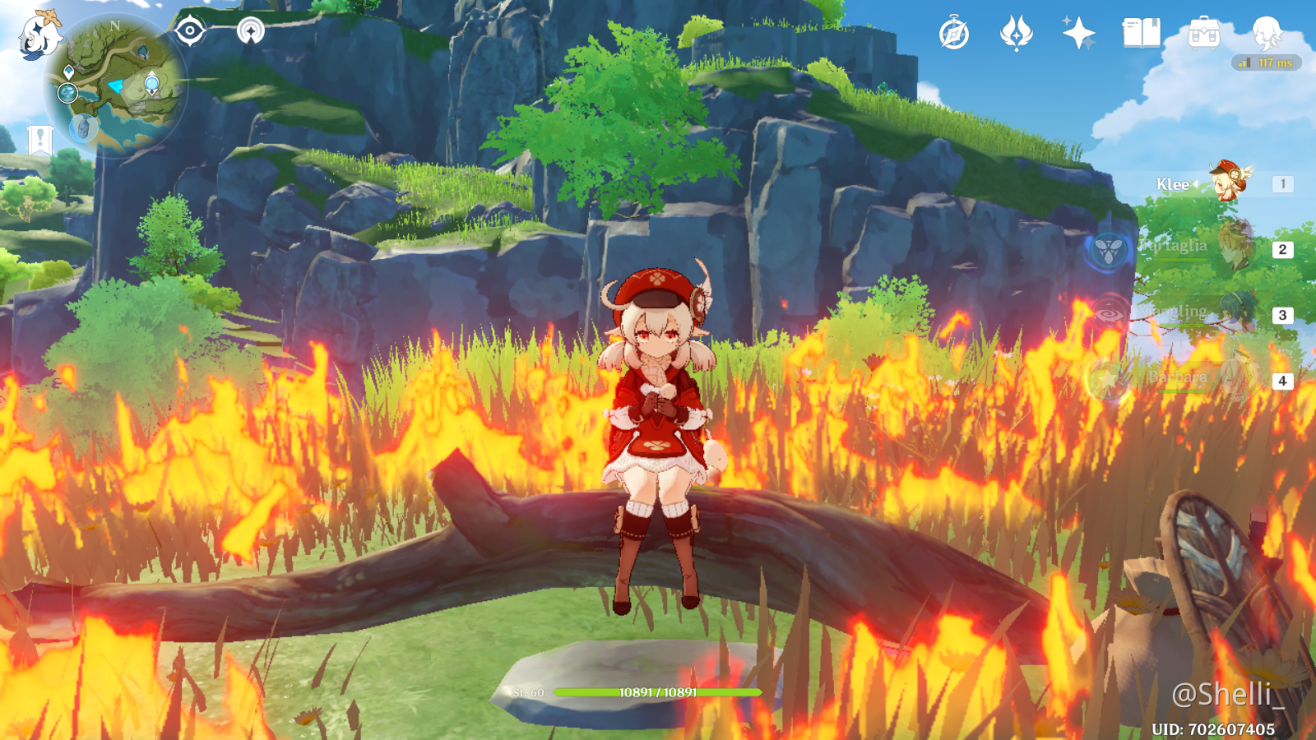
Task: Click the quest banner exclamation icon
Action: click(x=40, y=140)
